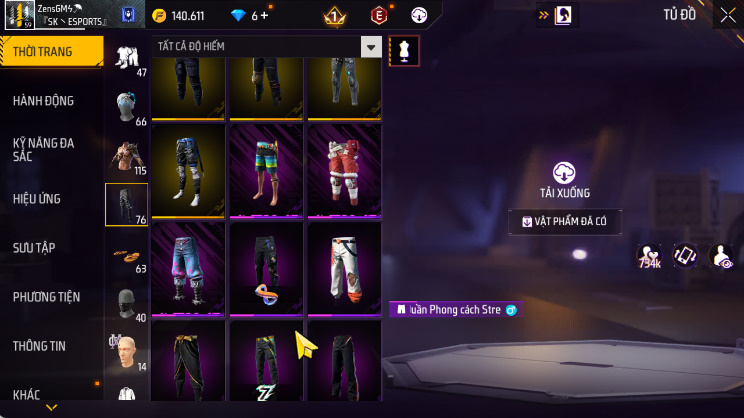This screenshot has width=744, height=418.
Task: Open the THỜI TRANG fashion category
Action: (x=50, y=51)
